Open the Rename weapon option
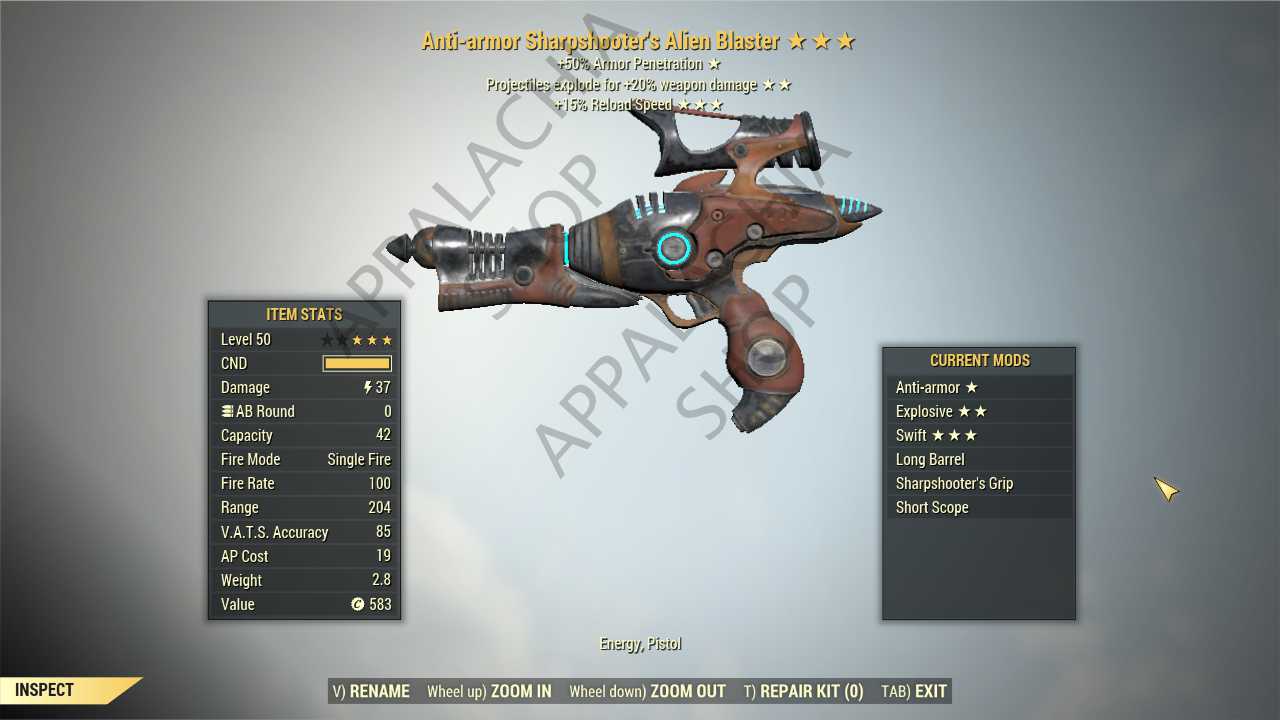The height and width of the screenshot is (720, 1280). (371, 691)
